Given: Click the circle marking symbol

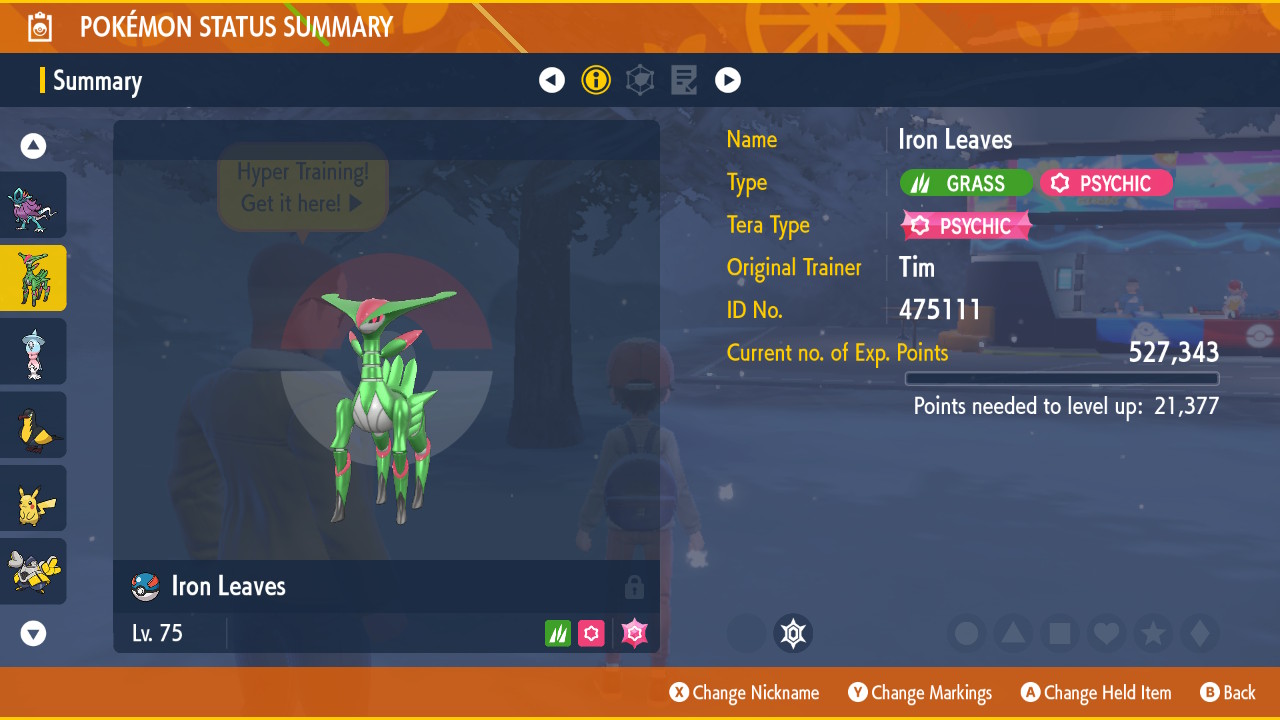Looking at the screenshot, I should point(967,634).
